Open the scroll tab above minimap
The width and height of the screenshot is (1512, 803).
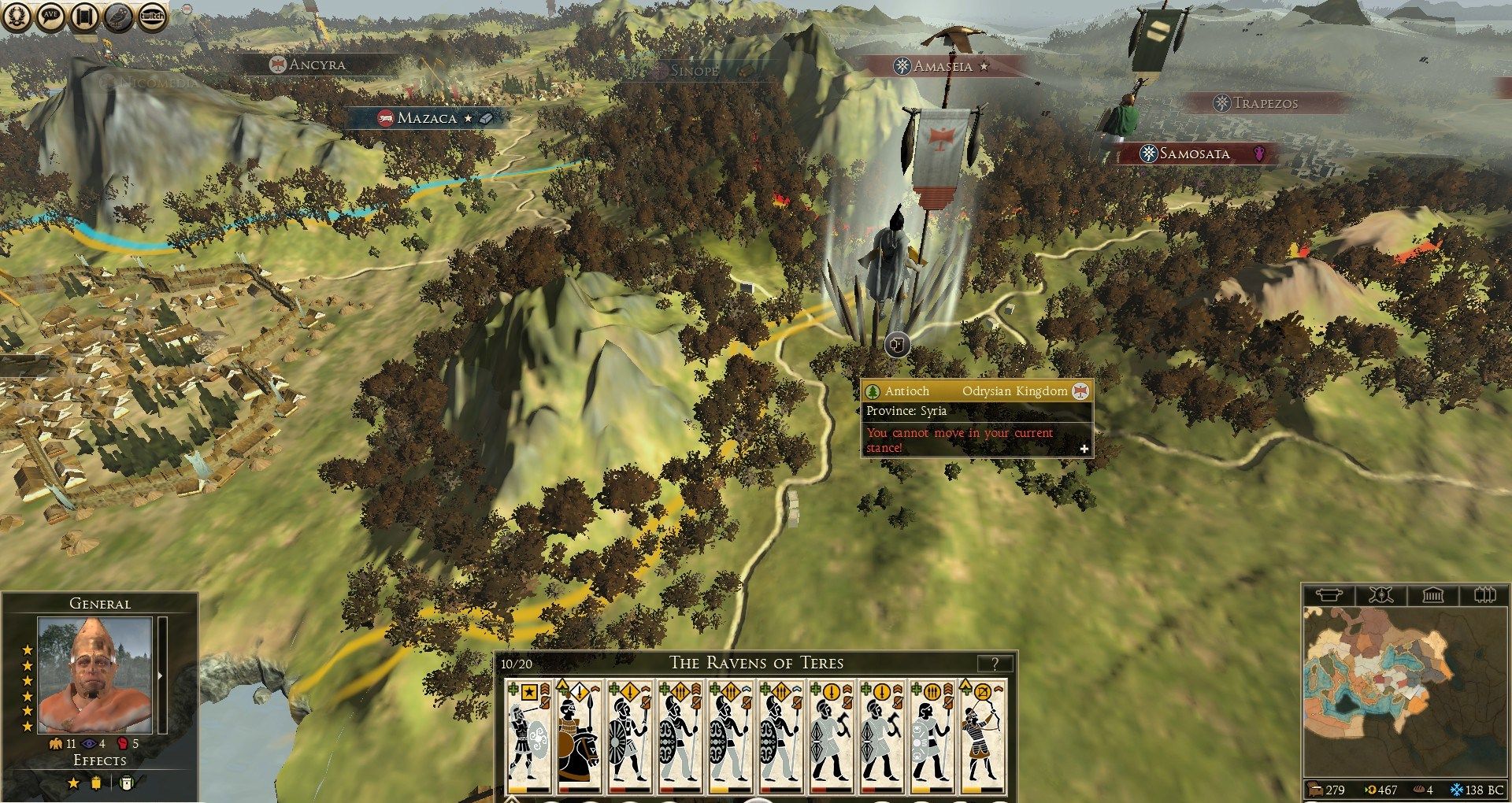pos(1329,595)
